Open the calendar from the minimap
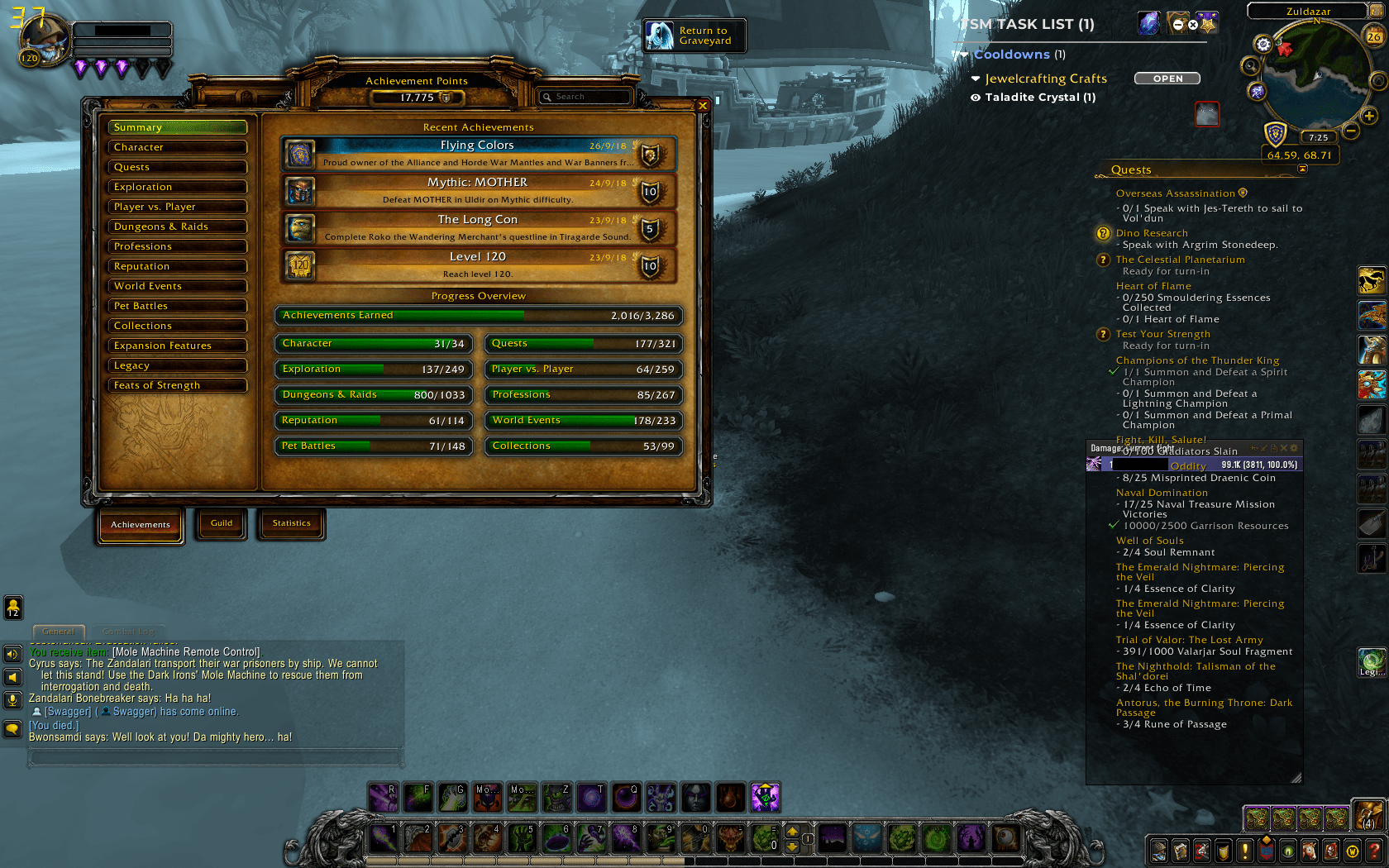The image size is (1389, 868). (1374, 36)
